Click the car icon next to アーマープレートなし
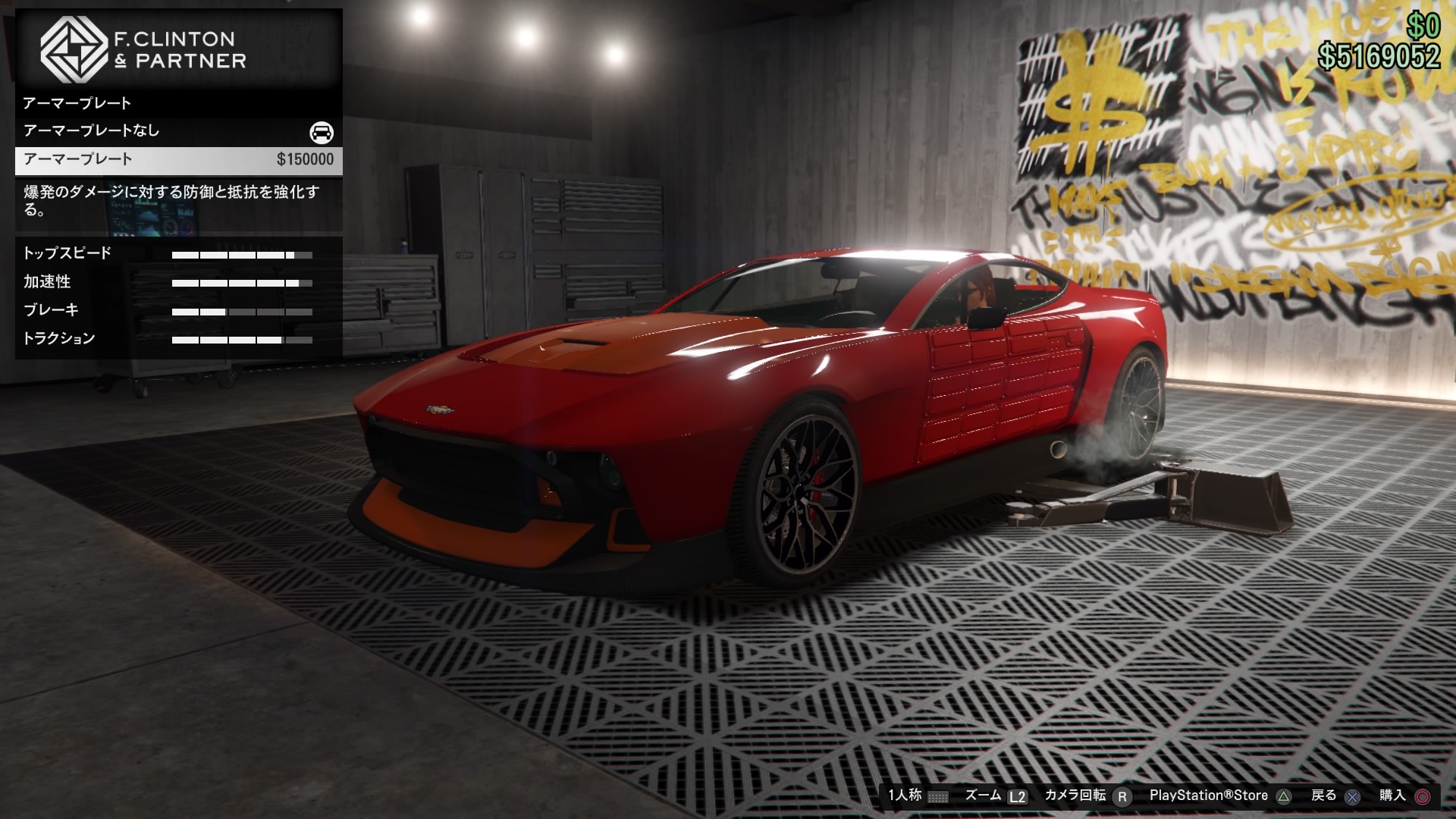This screenshot has height=819, width=1456. pyautogui.click(x=322, y=130)
